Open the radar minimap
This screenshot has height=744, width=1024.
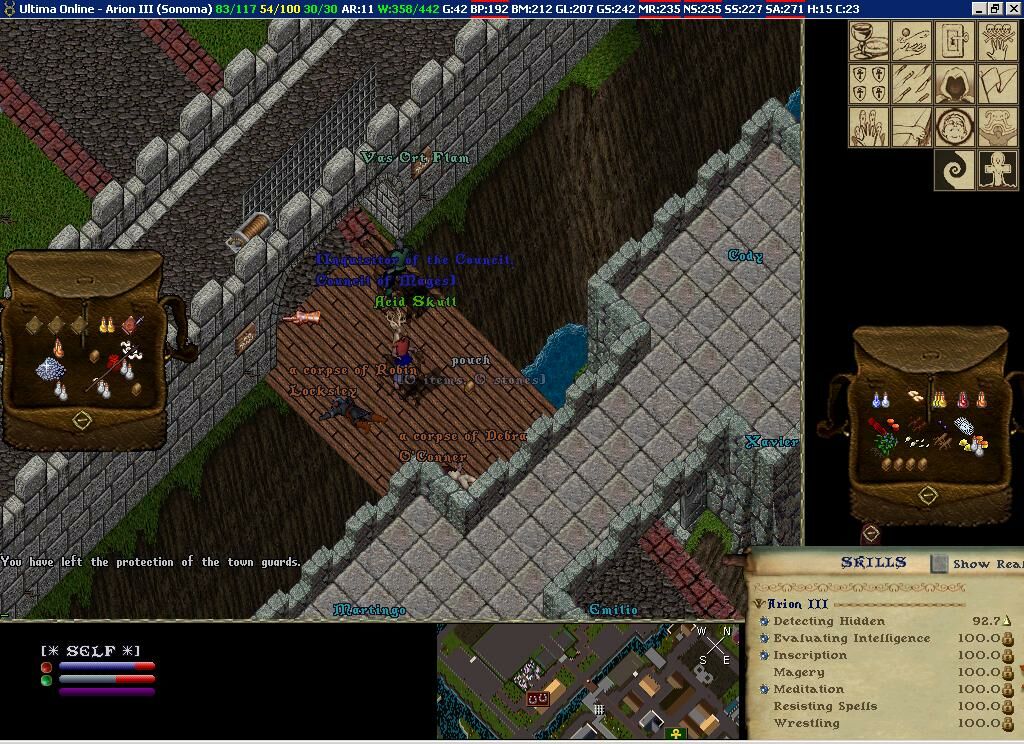coord(588,680)
